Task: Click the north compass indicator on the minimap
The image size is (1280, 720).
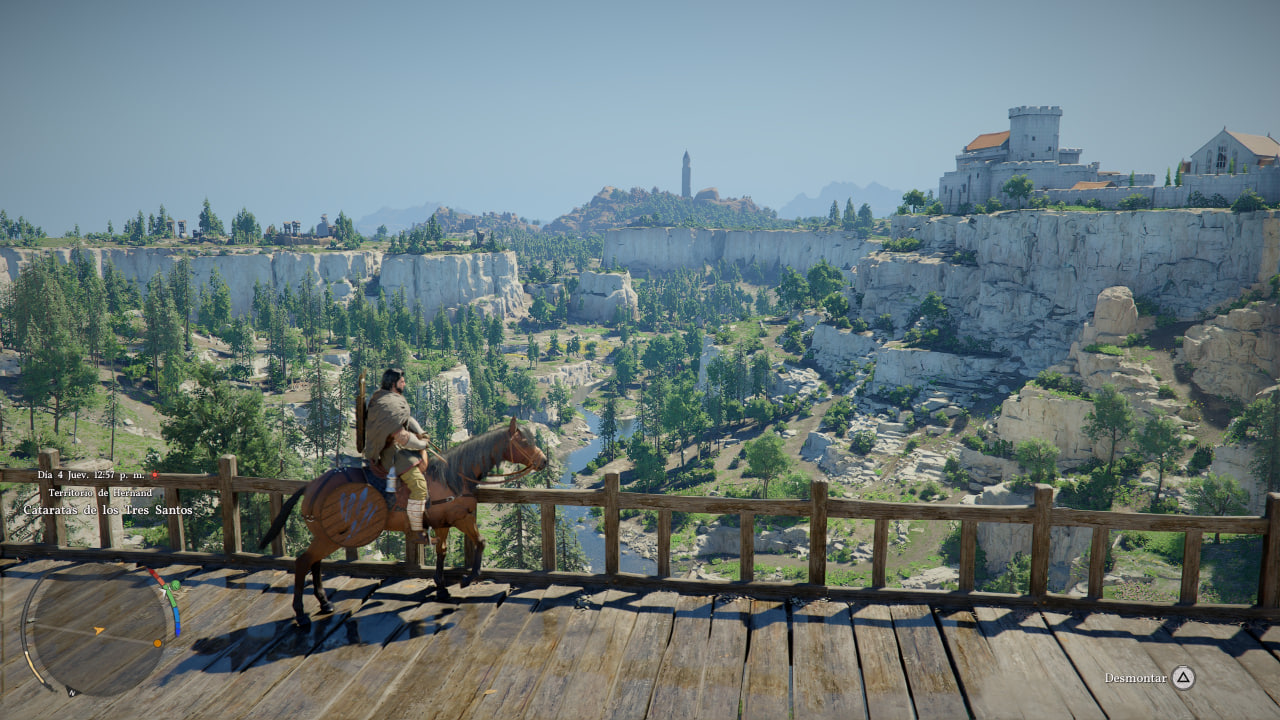Action: tap(72, 691)
